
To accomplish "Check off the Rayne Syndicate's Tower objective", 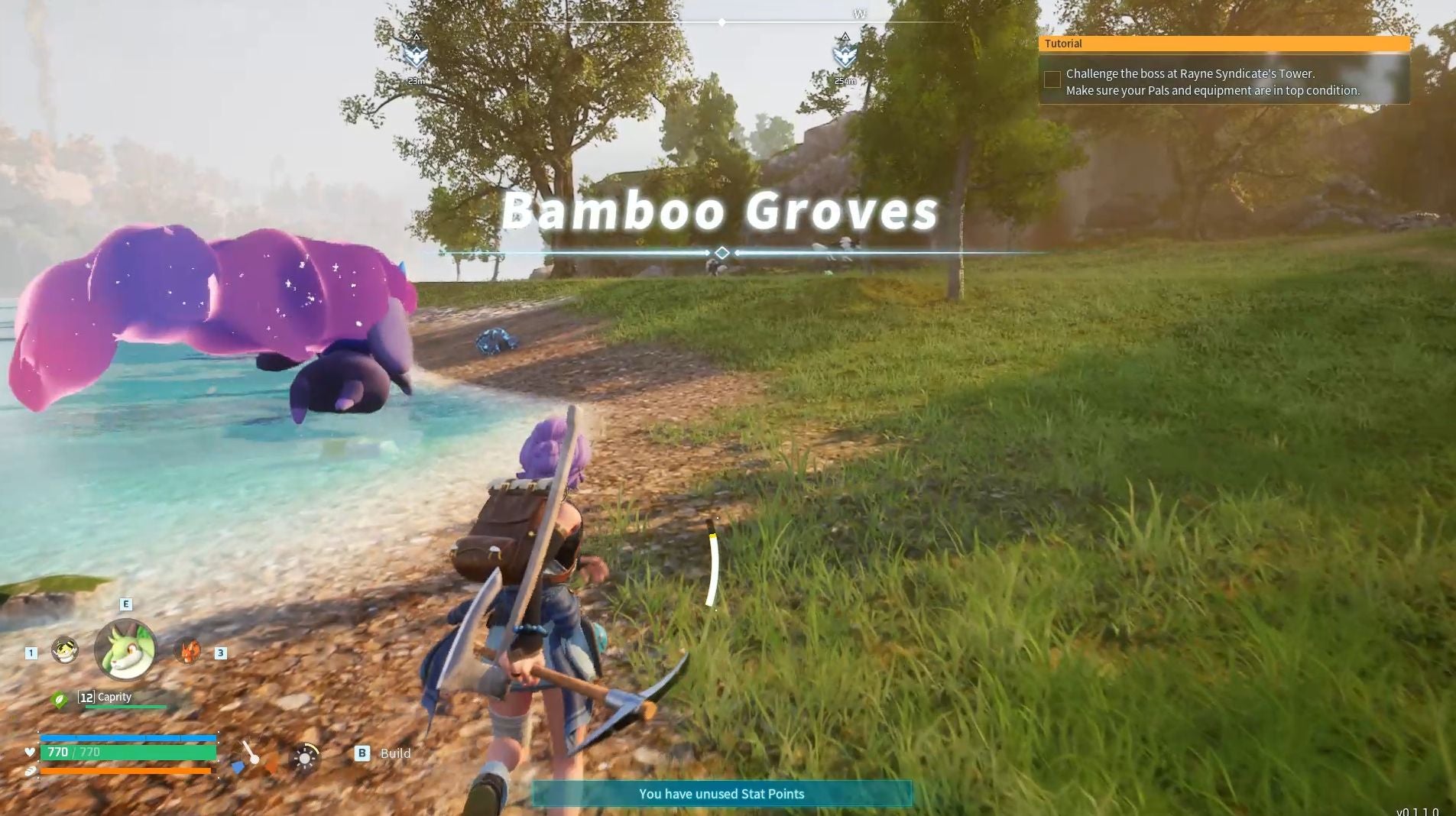I will [x=1052, y=79].
